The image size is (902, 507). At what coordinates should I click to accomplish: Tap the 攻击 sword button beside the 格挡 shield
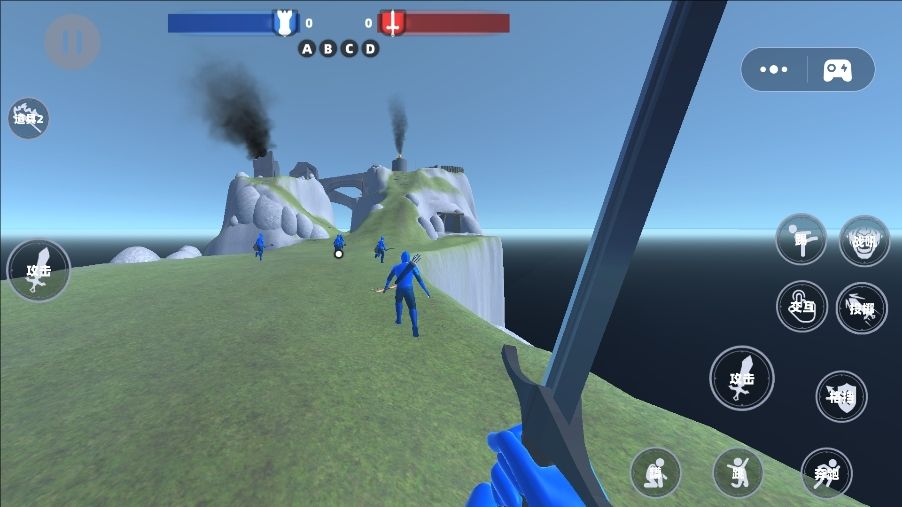point(741,378)
